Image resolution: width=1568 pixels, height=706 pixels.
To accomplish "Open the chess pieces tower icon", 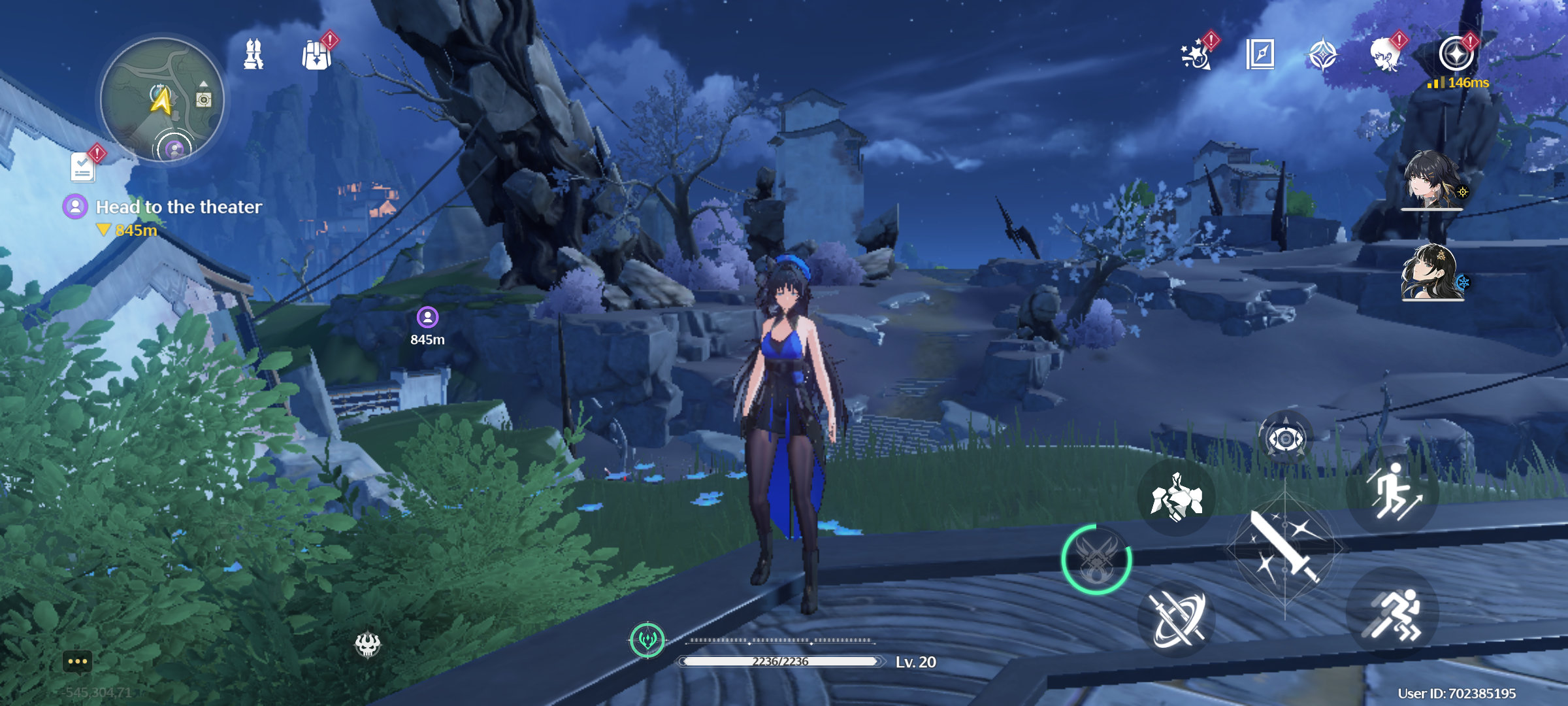I will pos(253,54).
